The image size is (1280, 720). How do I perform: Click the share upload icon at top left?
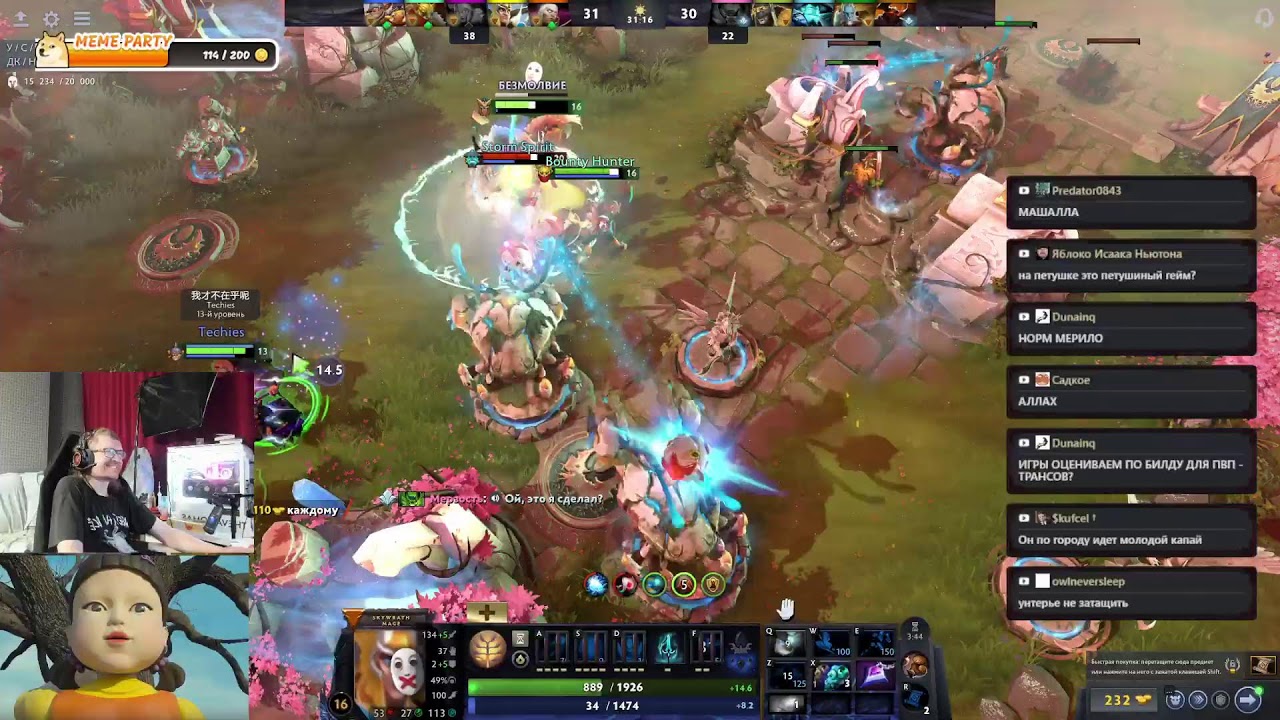click(x=20, y=19)
